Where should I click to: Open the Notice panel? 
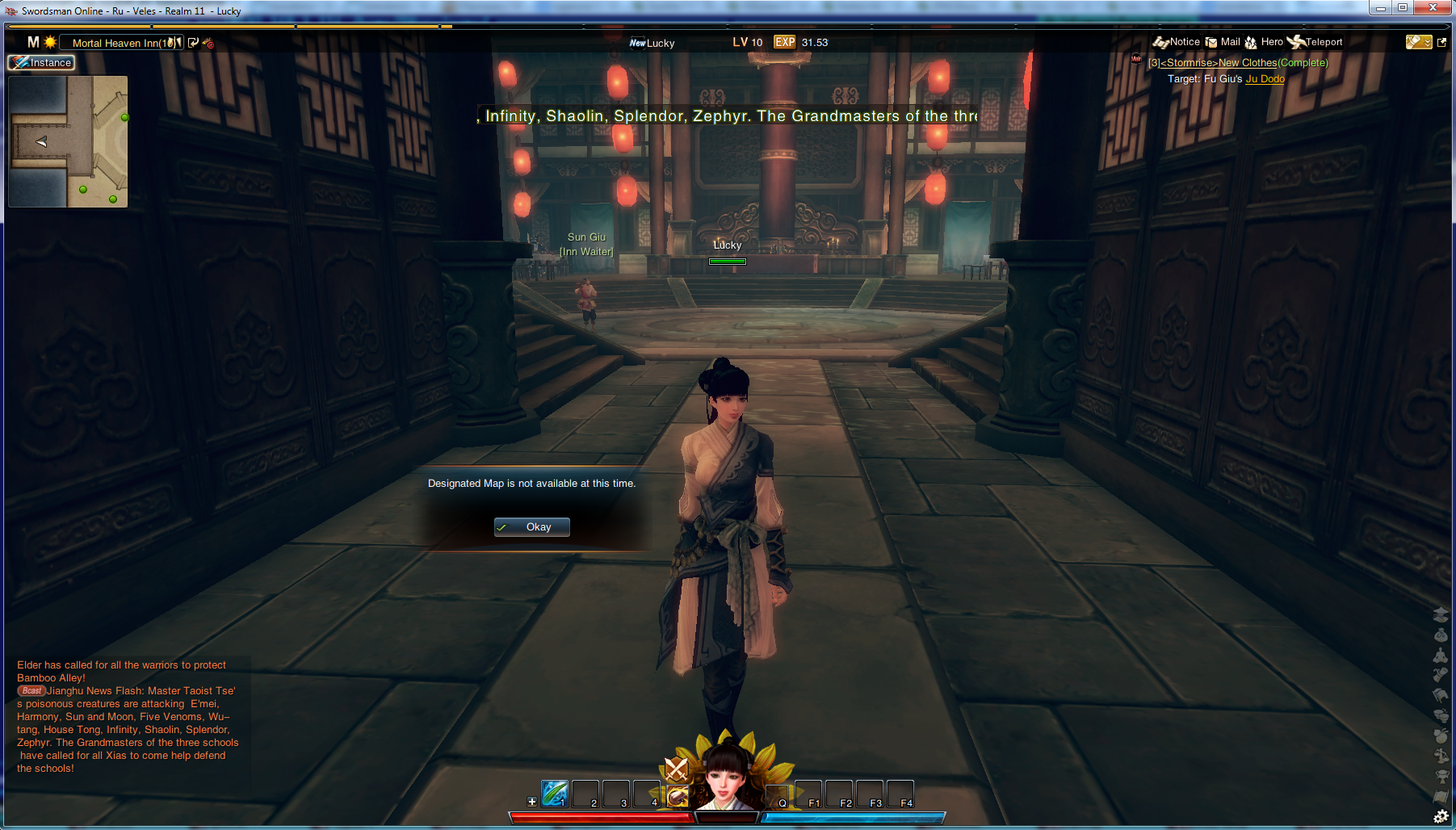pyautogui.click(x=1177, y=42)
